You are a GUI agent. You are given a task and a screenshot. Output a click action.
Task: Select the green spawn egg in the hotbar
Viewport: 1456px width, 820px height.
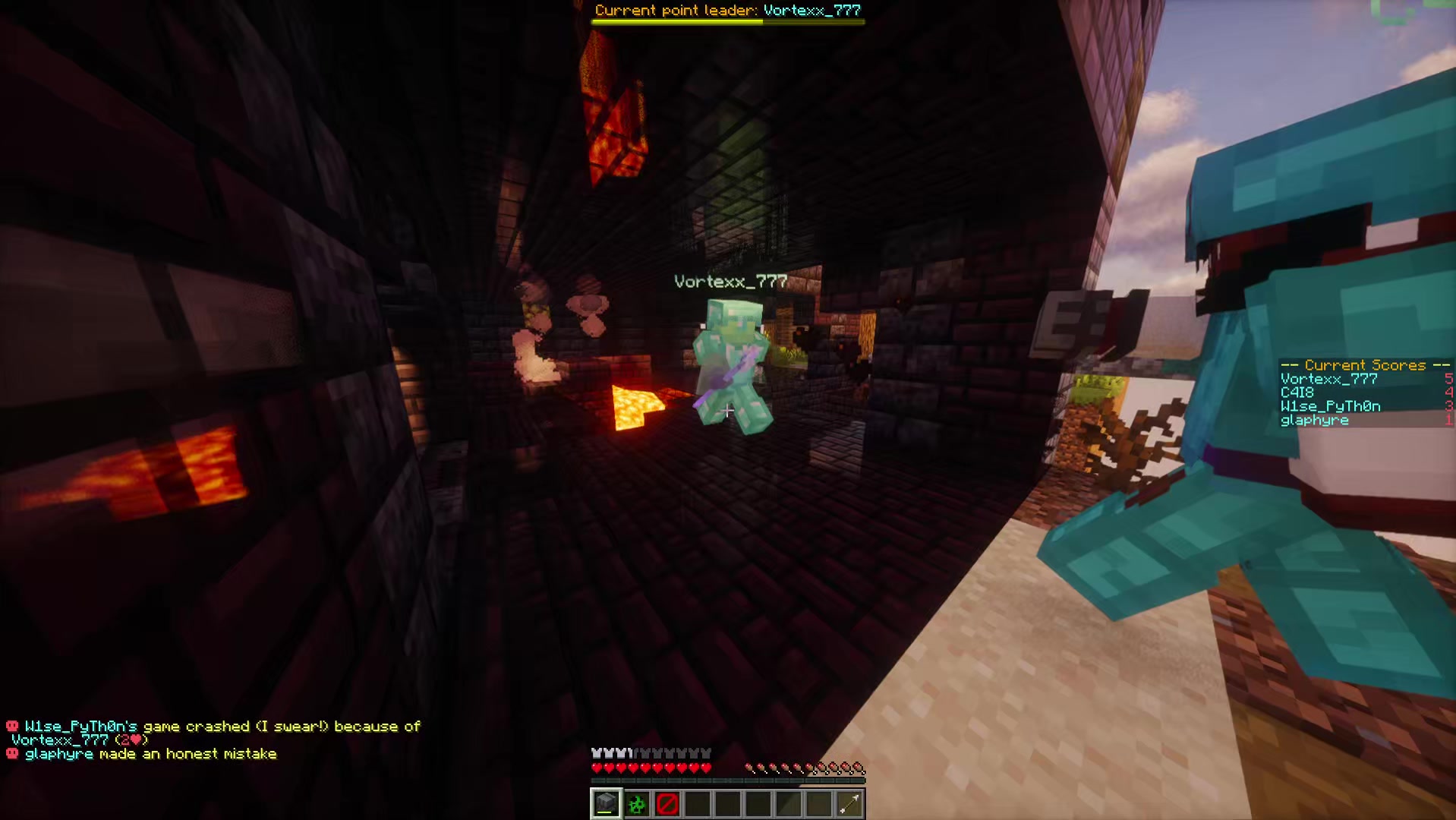coord(635,803)
